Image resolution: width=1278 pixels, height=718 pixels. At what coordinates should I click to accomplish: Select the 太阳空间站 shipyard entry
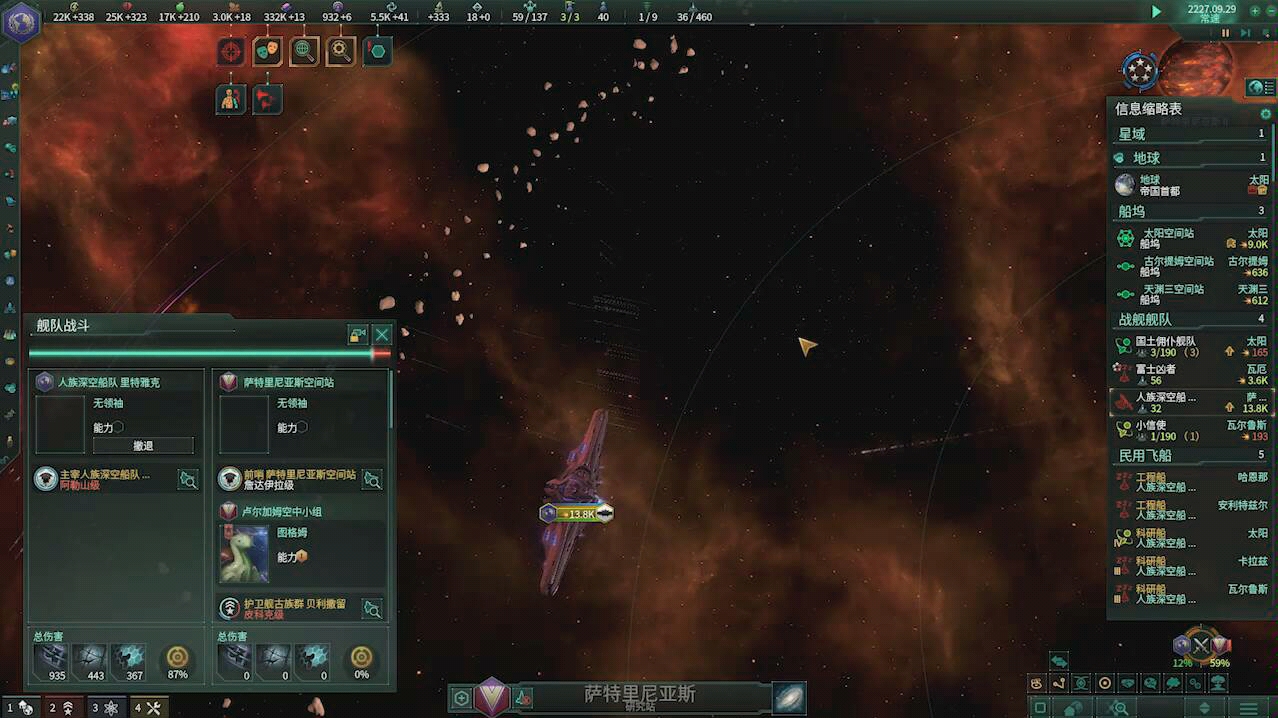pyautogui.click(x=1190, y=238)
